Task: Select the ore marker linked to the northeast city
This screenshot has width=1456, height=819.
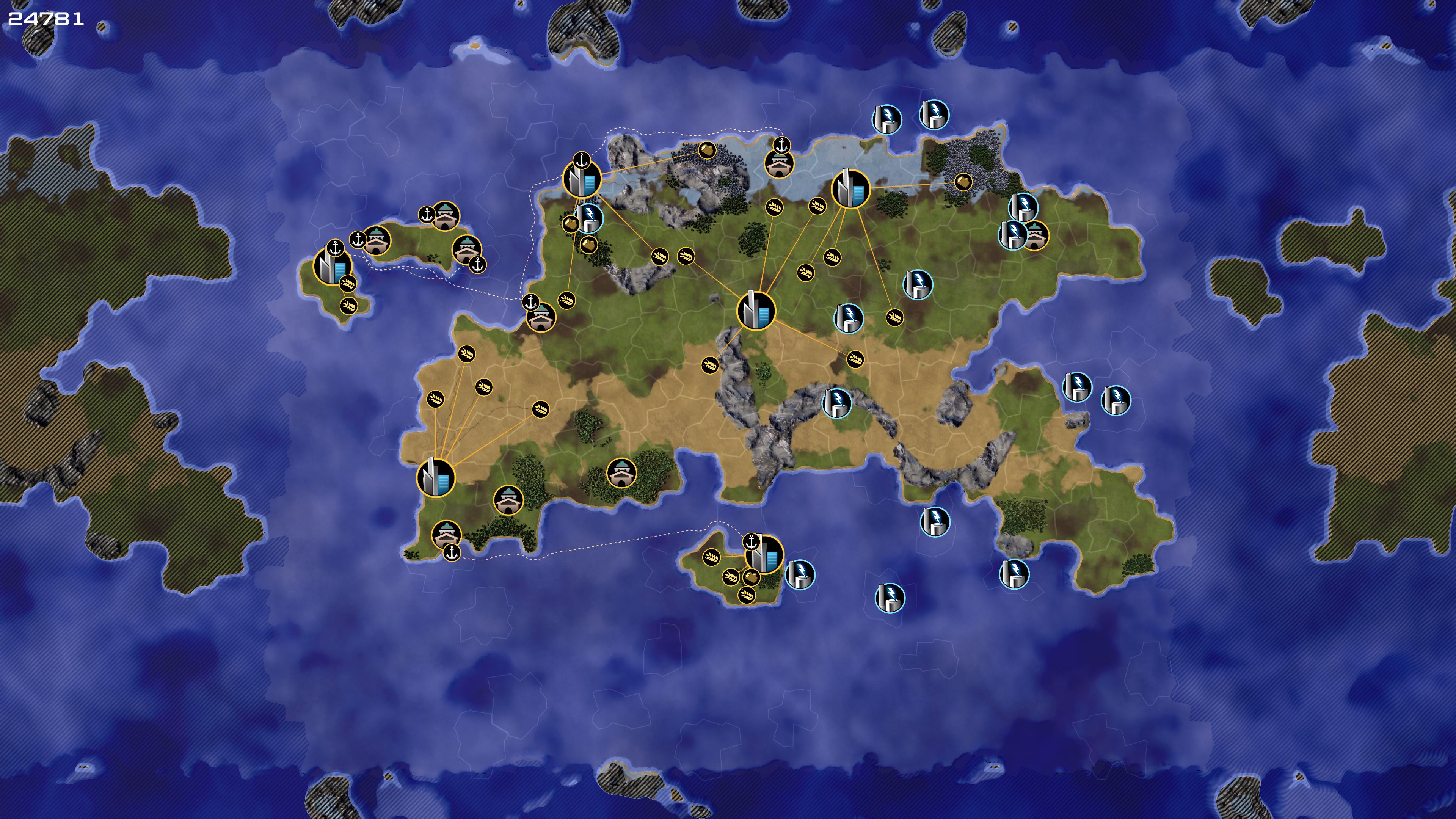Action: (x=963, y=182)
